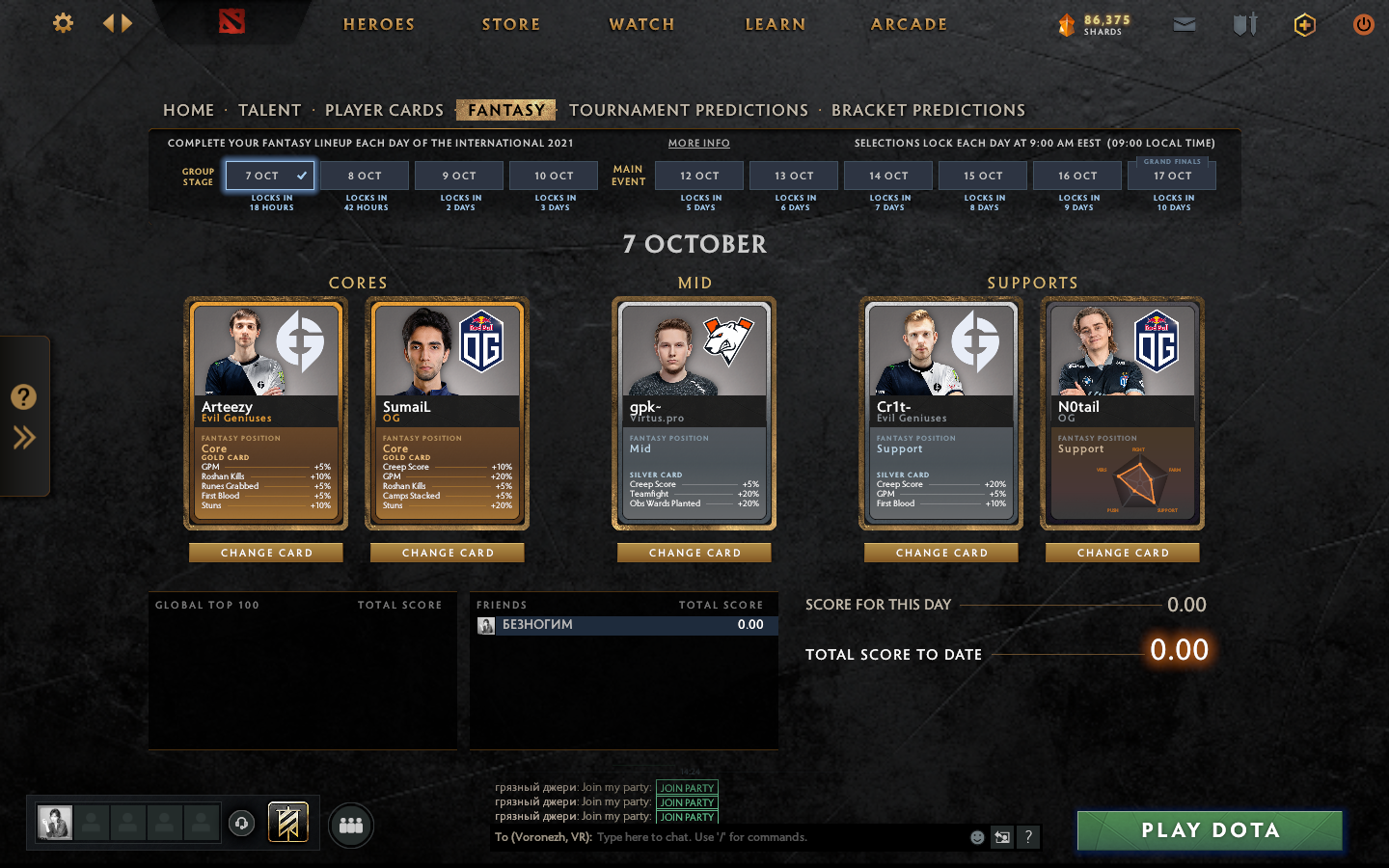Expand the side help panel arrows

(x=24, y=438)
